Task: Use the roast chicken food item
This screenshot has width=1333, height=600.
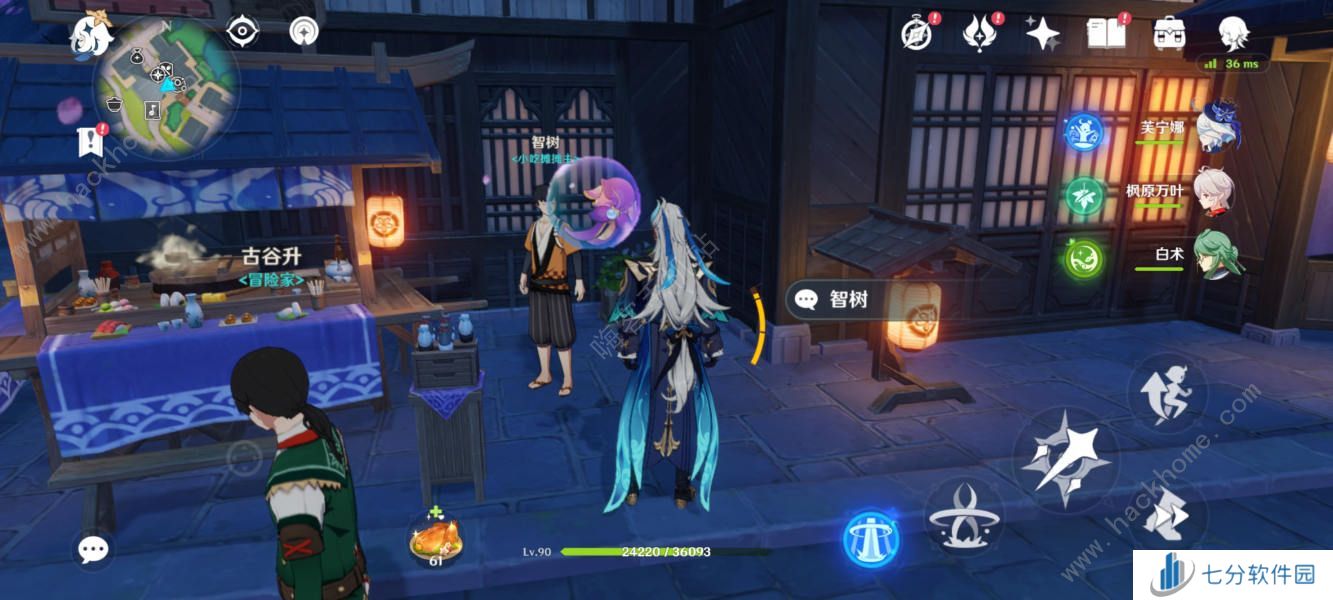Action: tap(435, 541)
